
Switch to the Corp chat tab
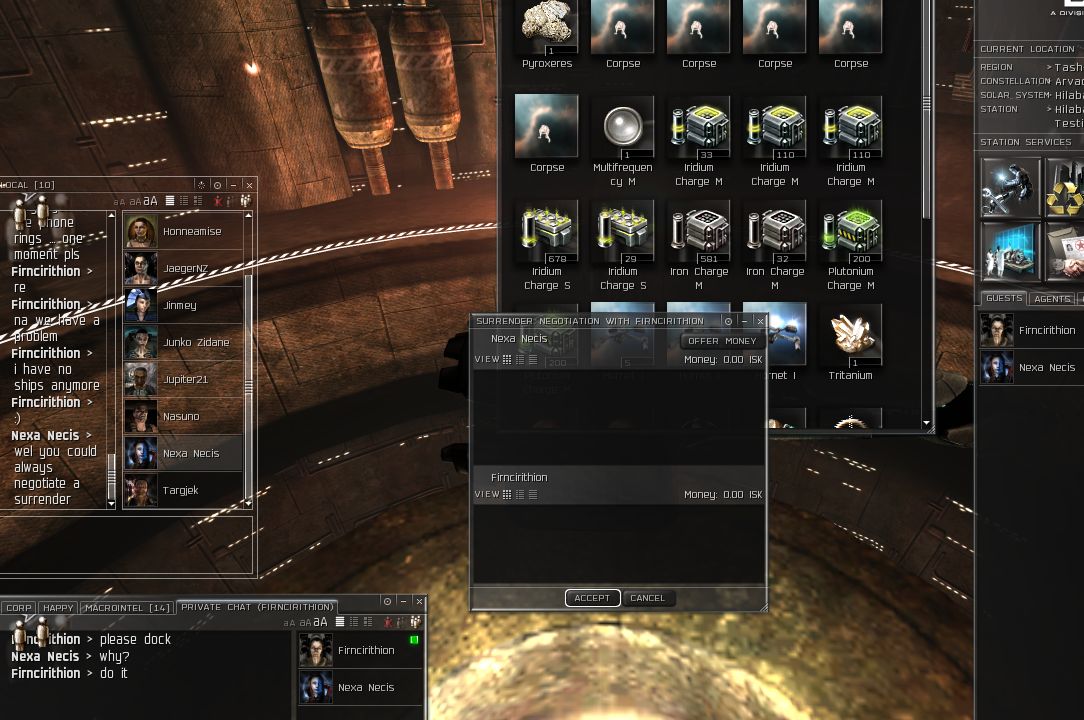(18, 608)
